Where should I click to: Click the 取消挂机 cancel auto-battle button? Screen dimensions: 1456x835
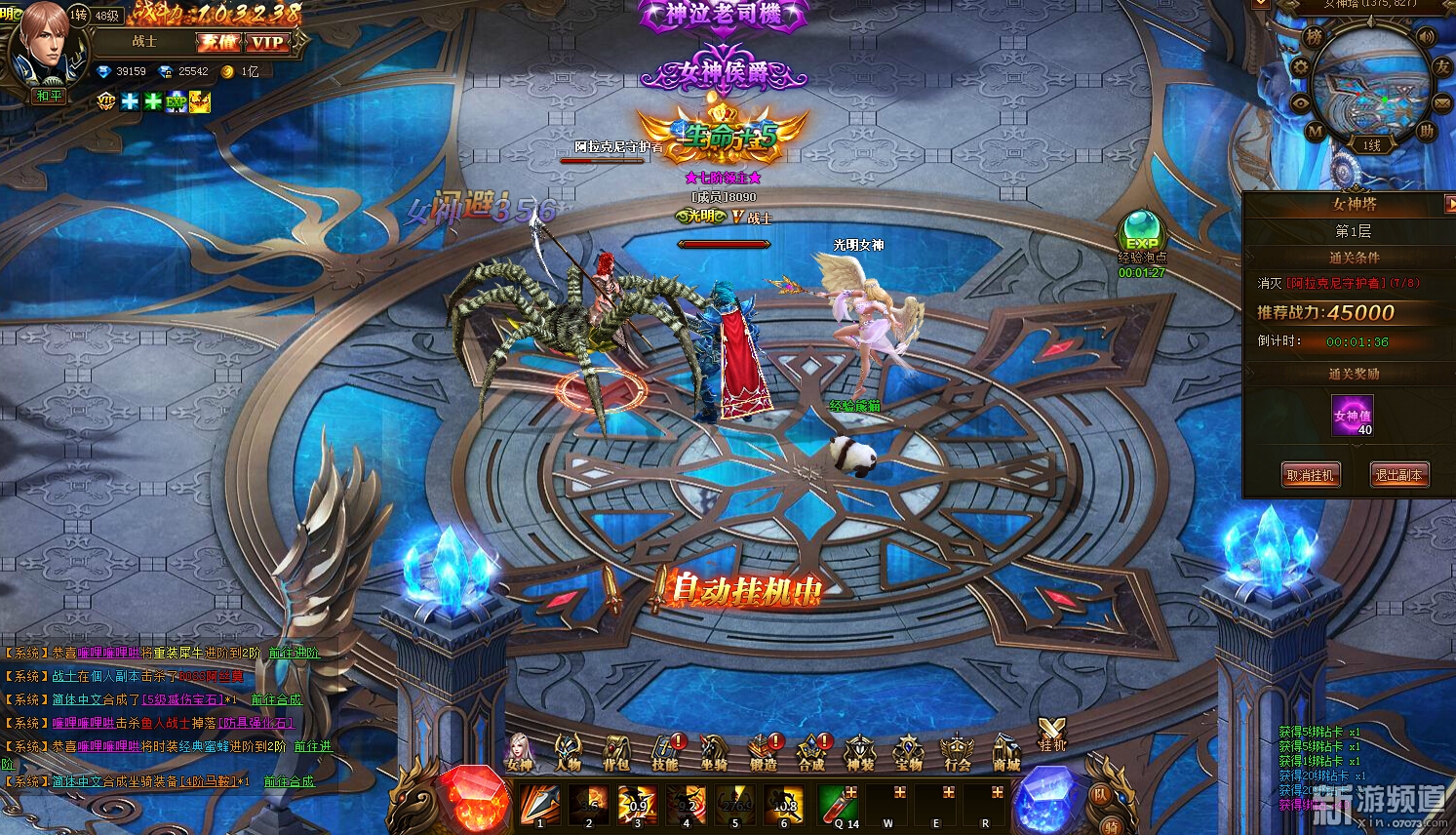click(1310, 475)
